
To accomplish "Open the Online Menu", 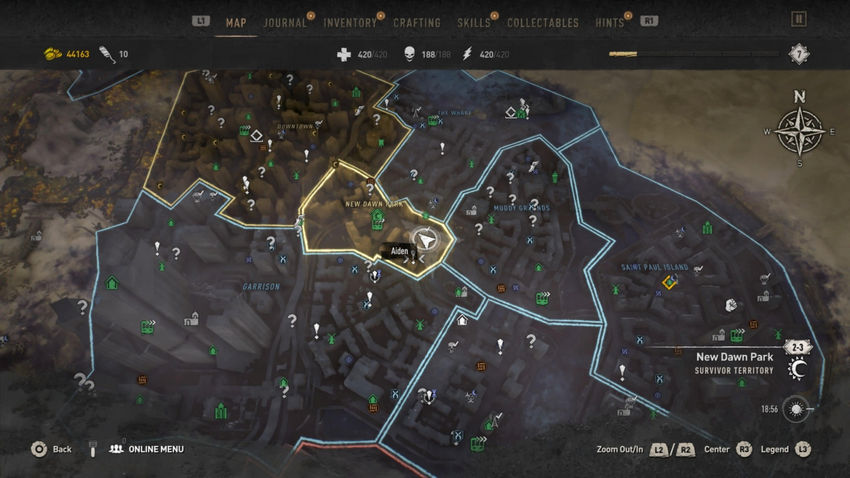I will point(146,449).
